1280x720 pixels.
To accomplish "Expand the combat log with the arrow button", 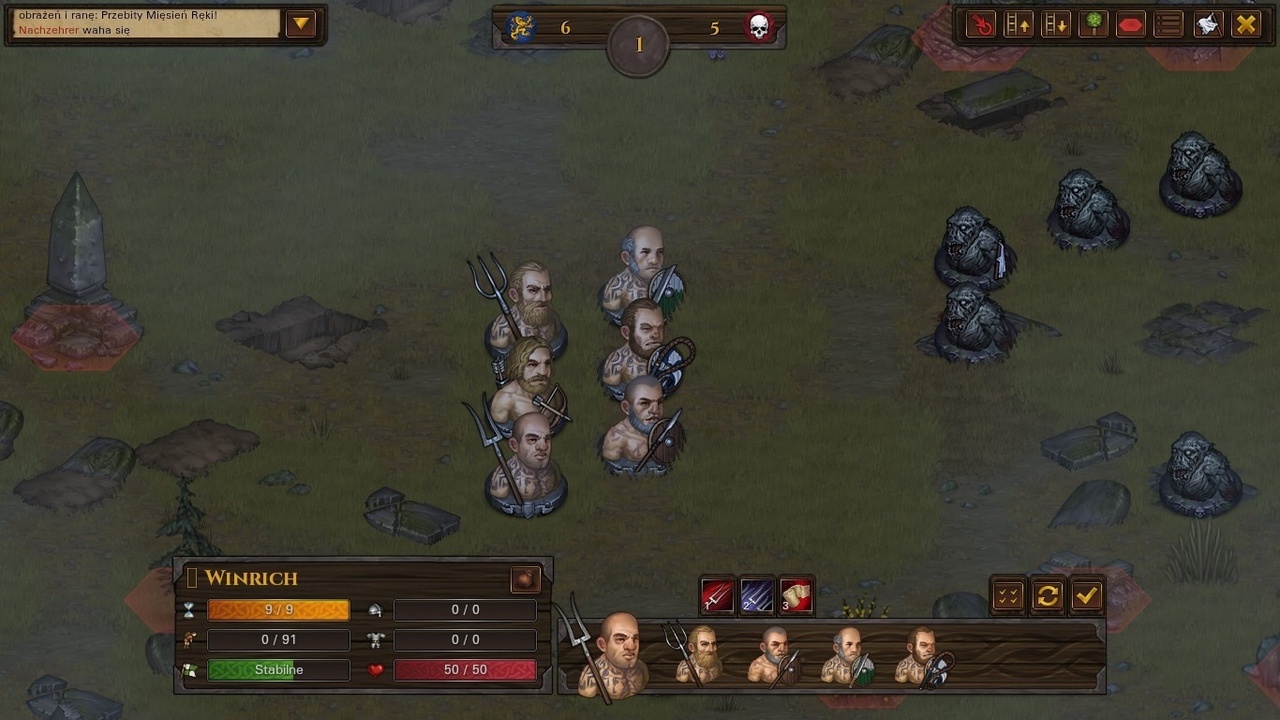I will (x=301, y=24).
